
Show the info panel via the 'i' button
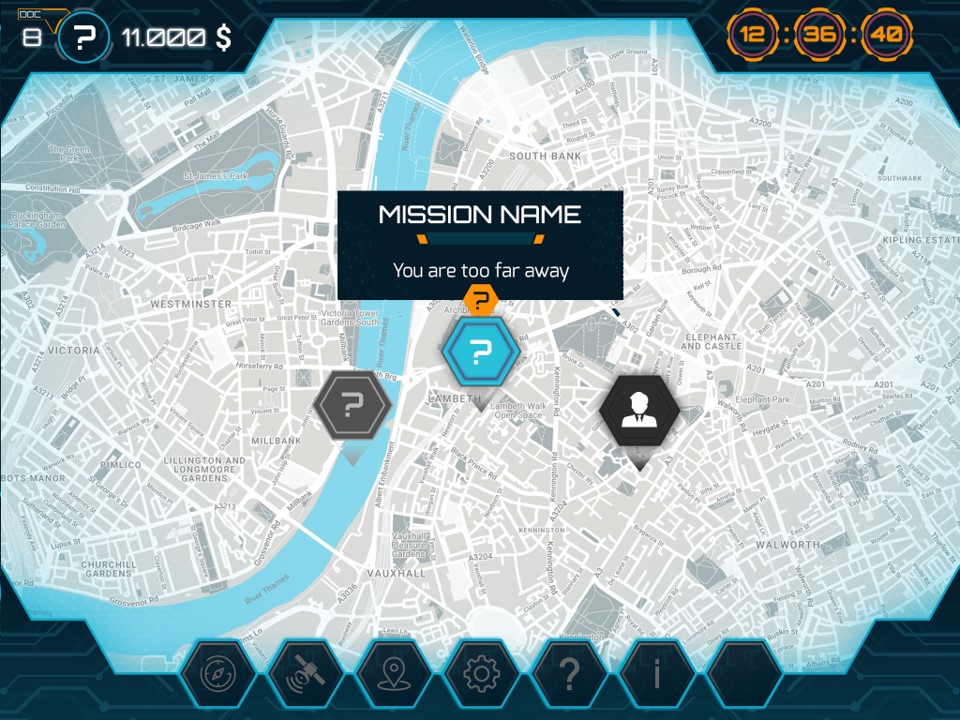point(656,675)
